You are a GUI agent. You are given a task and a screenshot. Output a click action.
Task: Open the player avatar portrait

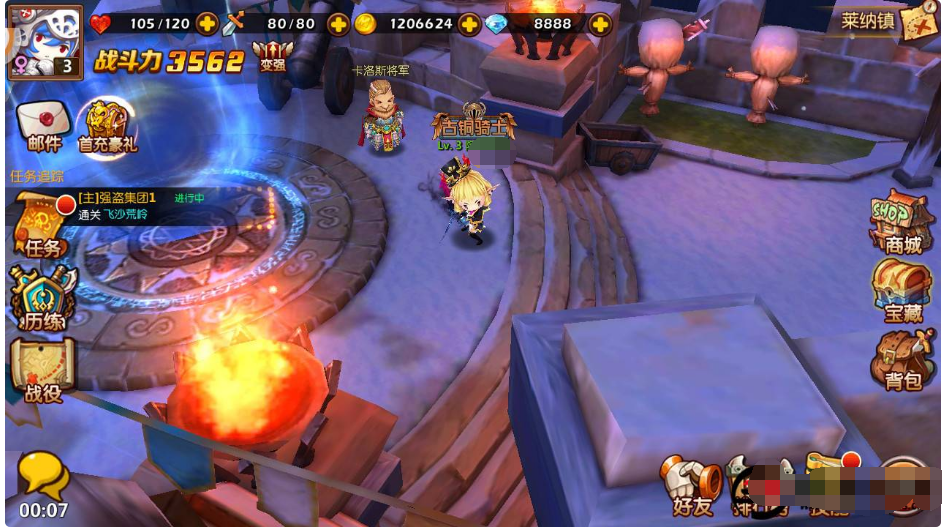coord(42,41)
